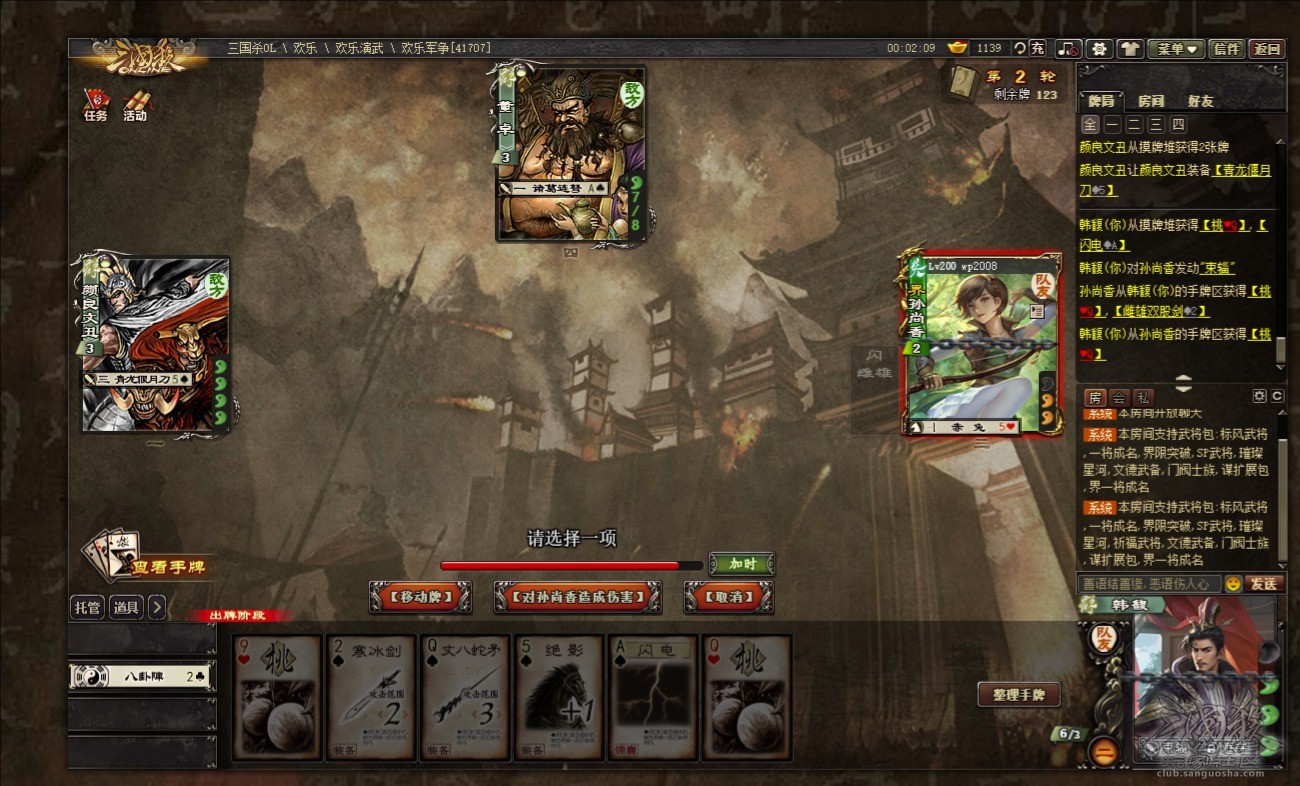1300x786 pixels.
Task: Select the 寒冰剑 card in hand
Action: 370,697
